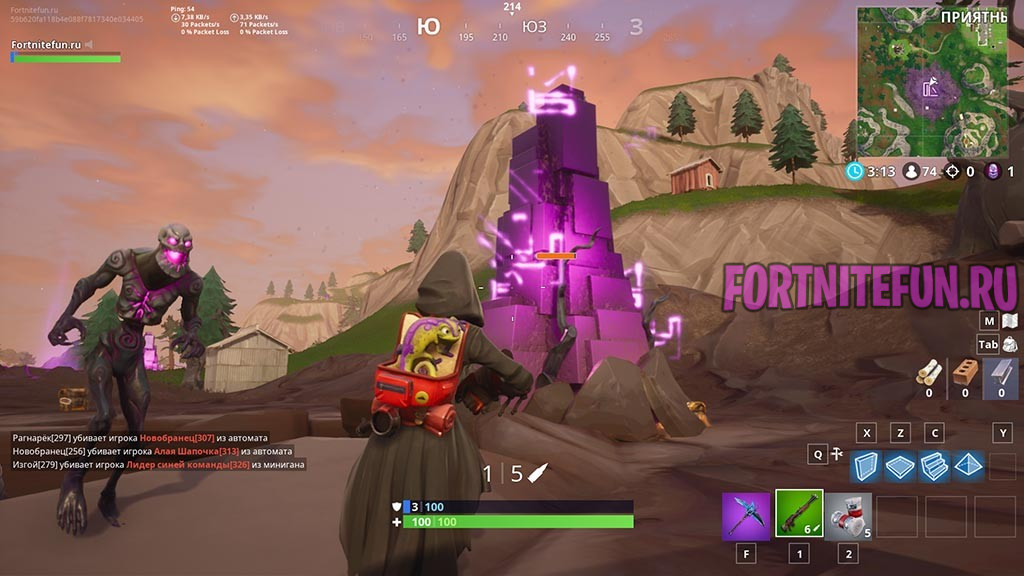The width and height of the screenshot is (1024, 576).
Task: Click the kill feed chat lines
Action: tap(159, 451)
